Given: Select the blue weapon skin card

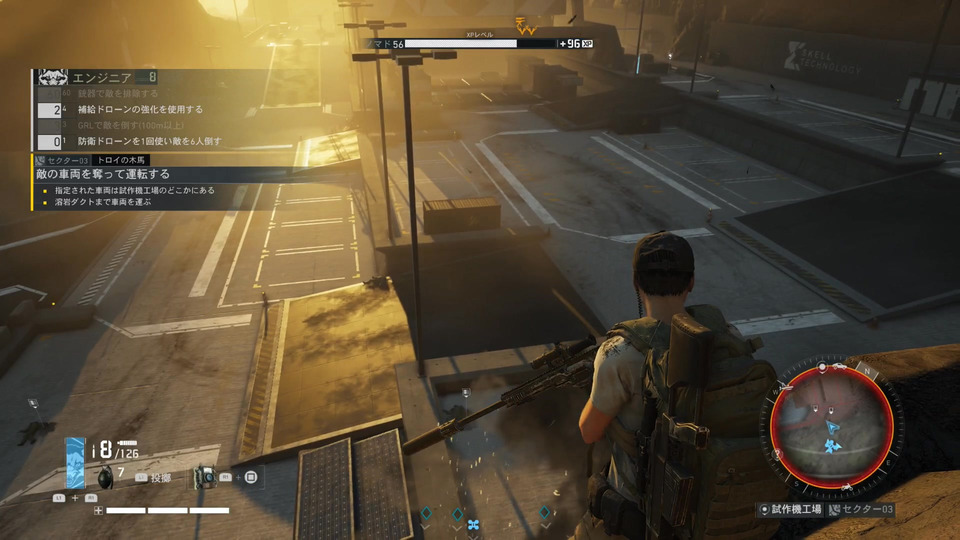Looking at the screenshot, I should click(76, 462).
